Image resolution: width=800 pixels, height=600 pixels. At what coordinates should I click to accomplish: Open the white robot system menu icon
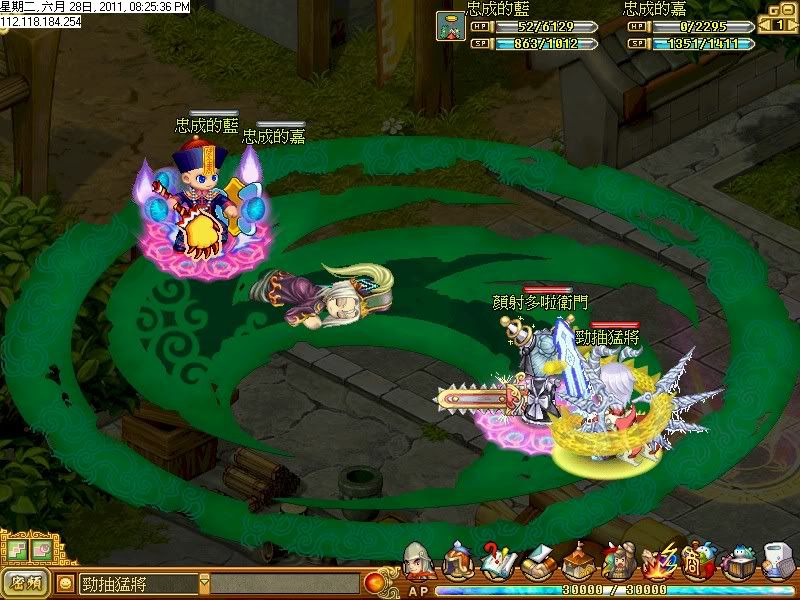click(x=777, y=562)
